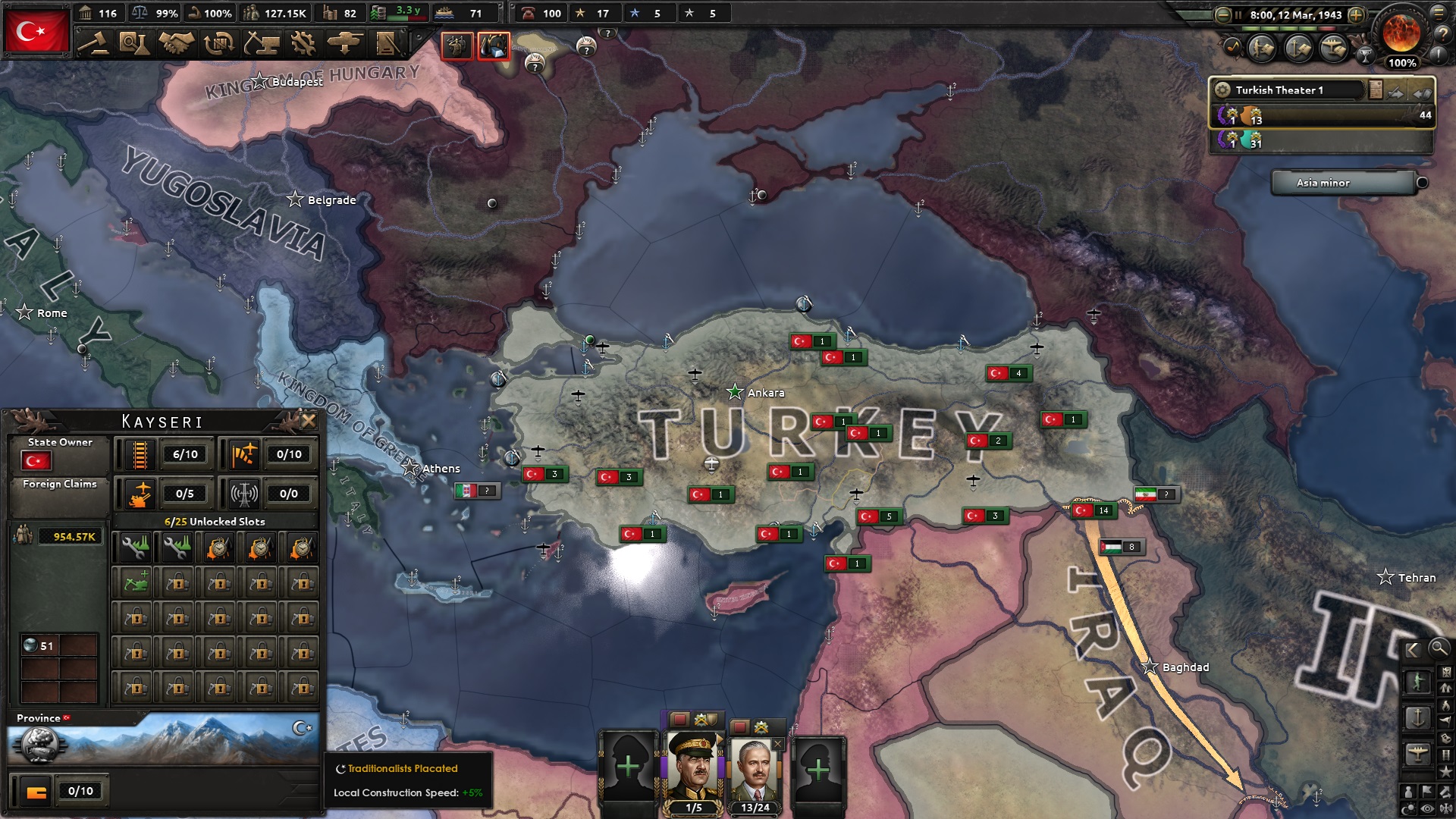
Task: Expand the Turkish Theater 1 details page
Action: tap(1376, 89)
